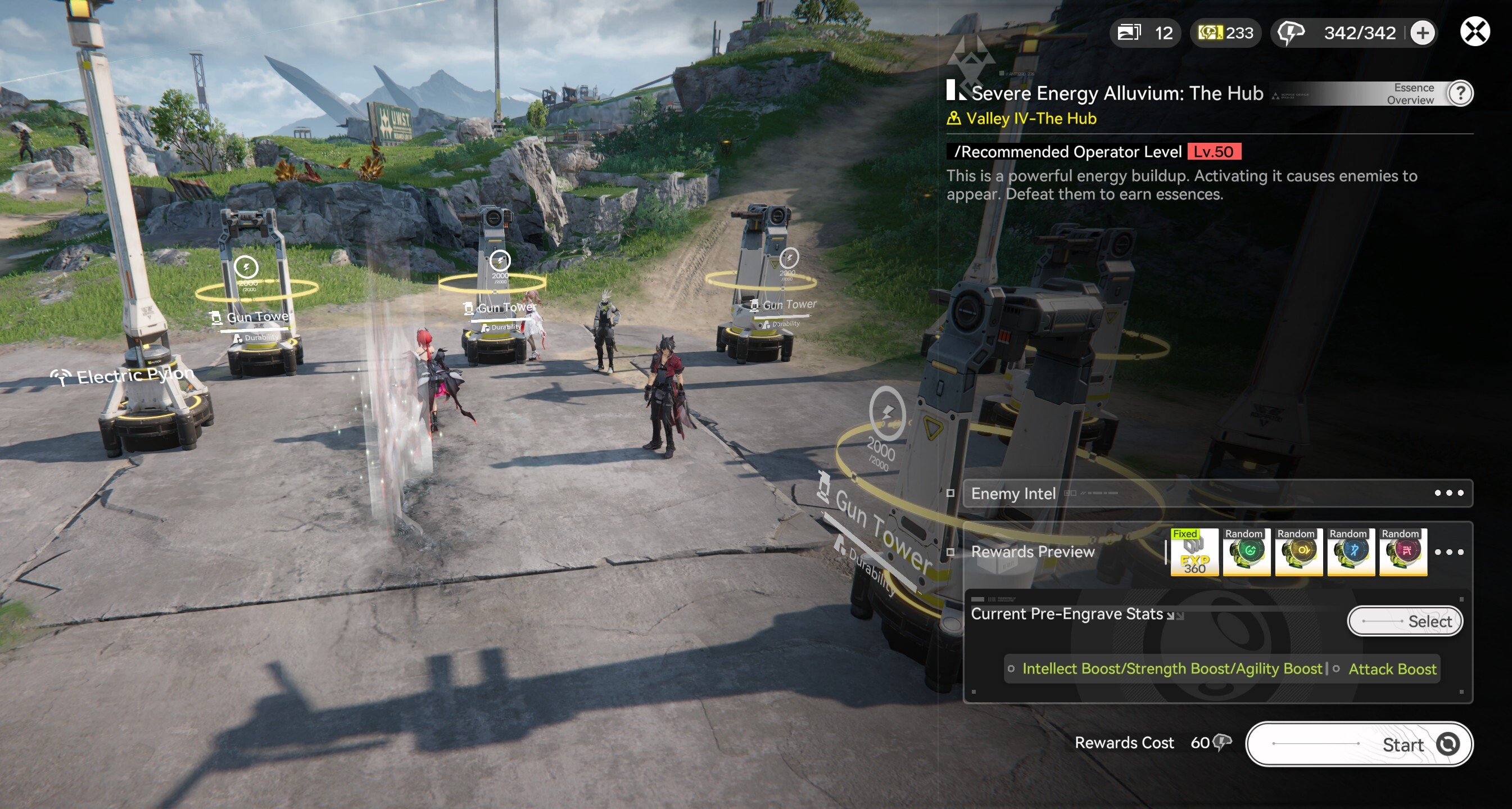
Task: View the fixed EXP 360 reward
Action: (x=1194, y=552)
